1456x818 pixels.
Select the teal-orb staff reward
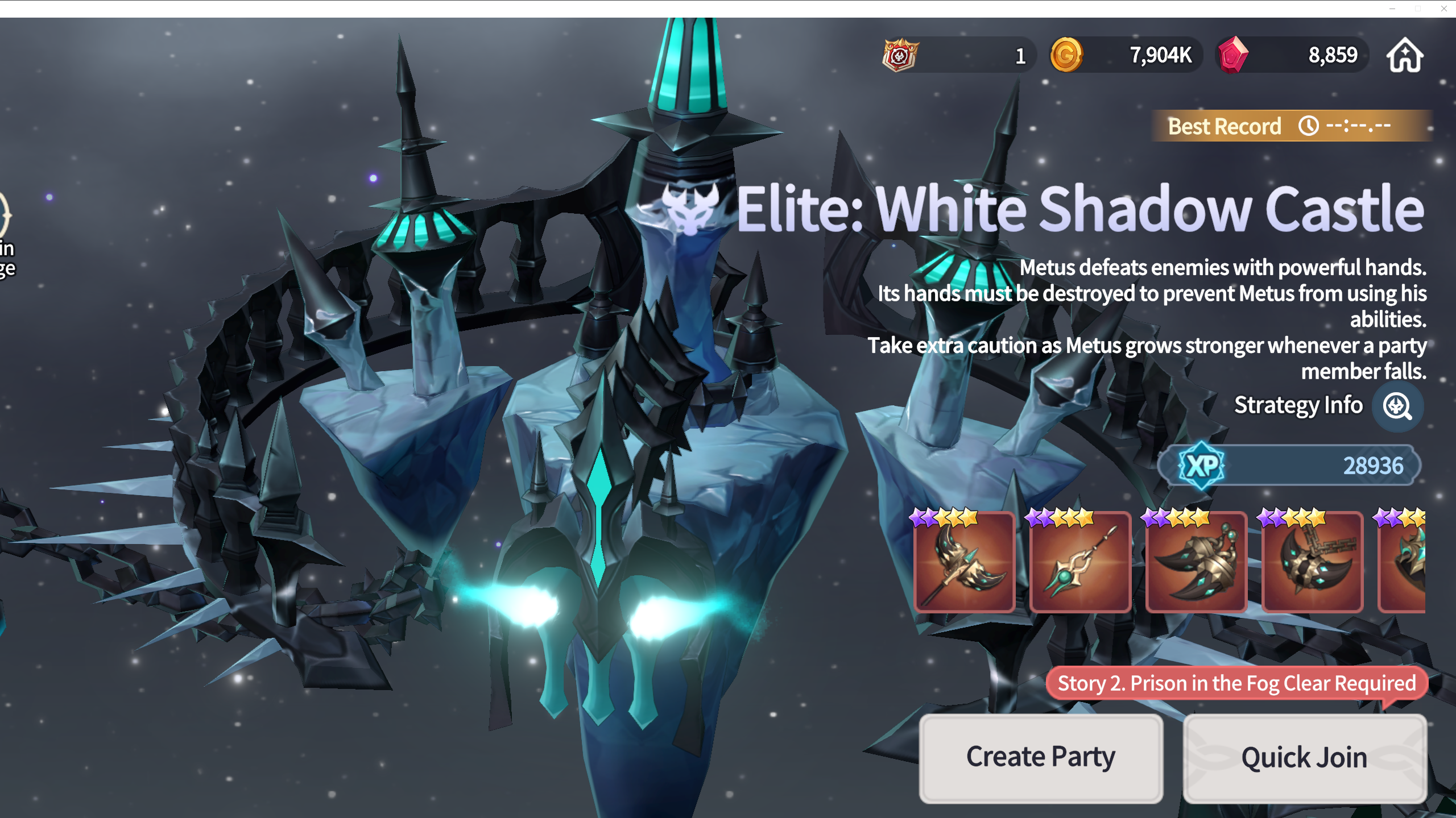click(x=1080, y=562)
